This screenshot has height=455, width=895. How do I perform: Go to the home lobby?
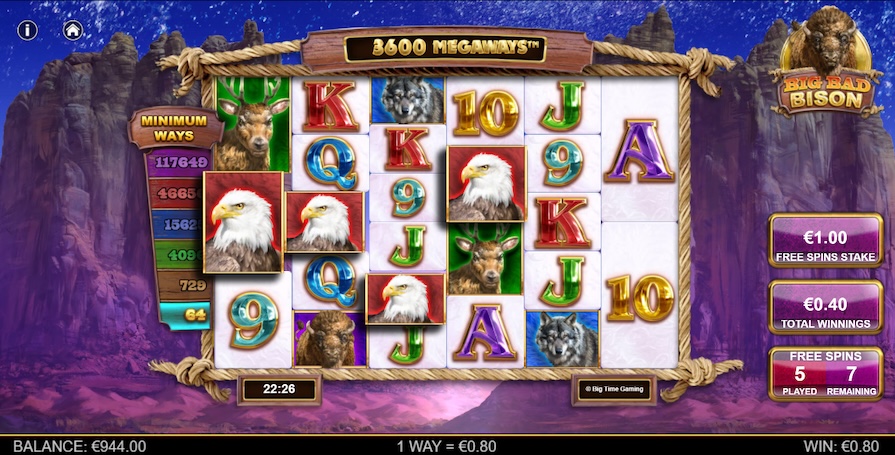pyautogui.click(x=73, y=30)
